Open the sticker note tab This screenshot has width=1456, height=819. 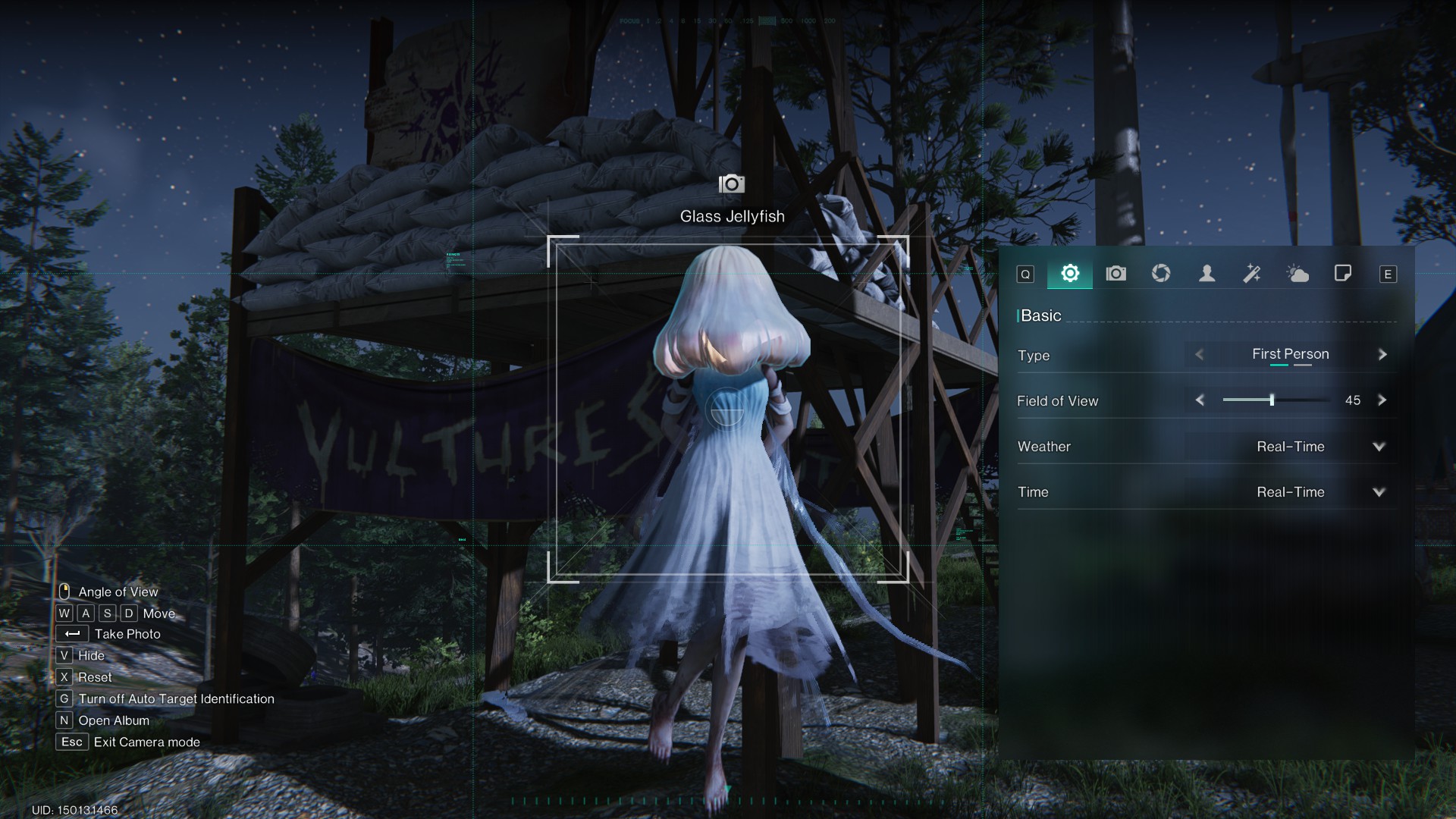pyautogui.click(x=1342, y=274)
